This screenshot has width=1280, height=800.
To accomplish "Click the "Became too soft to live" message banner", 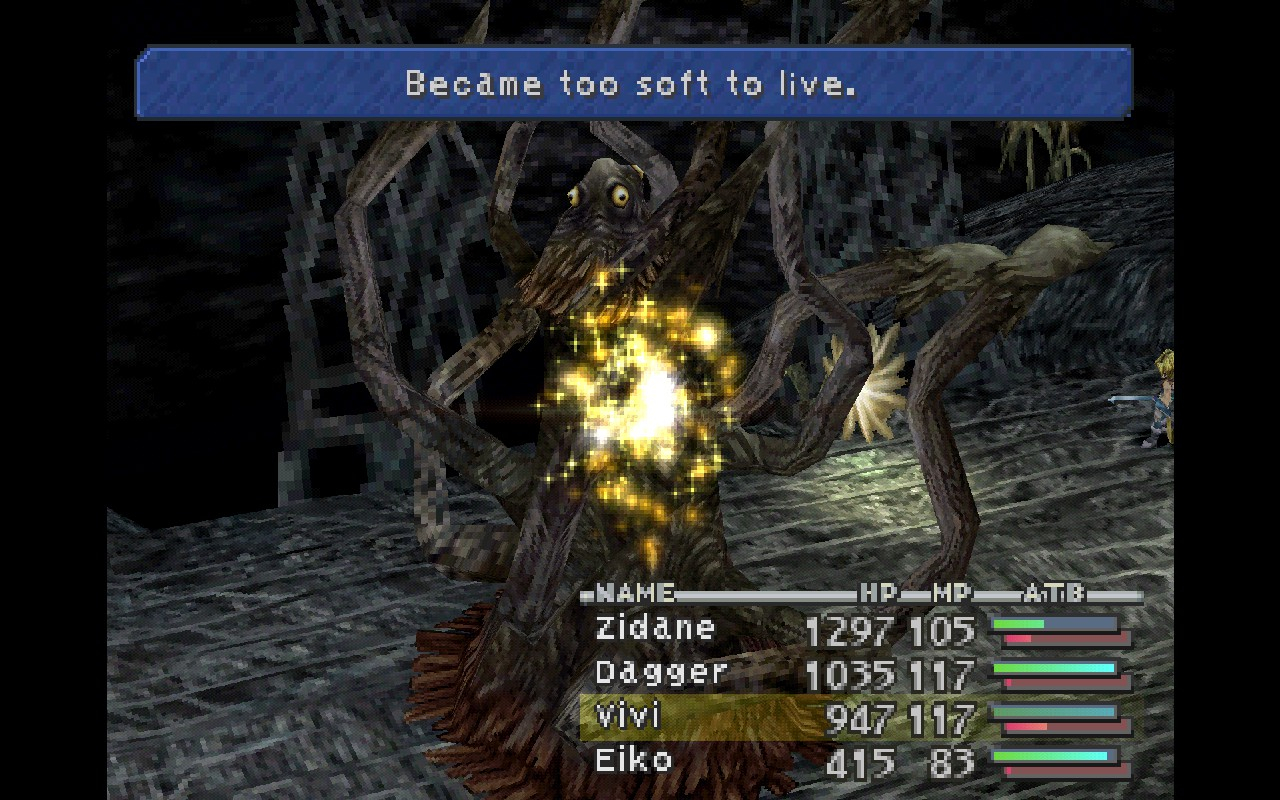I will click(x=633, y=83).
